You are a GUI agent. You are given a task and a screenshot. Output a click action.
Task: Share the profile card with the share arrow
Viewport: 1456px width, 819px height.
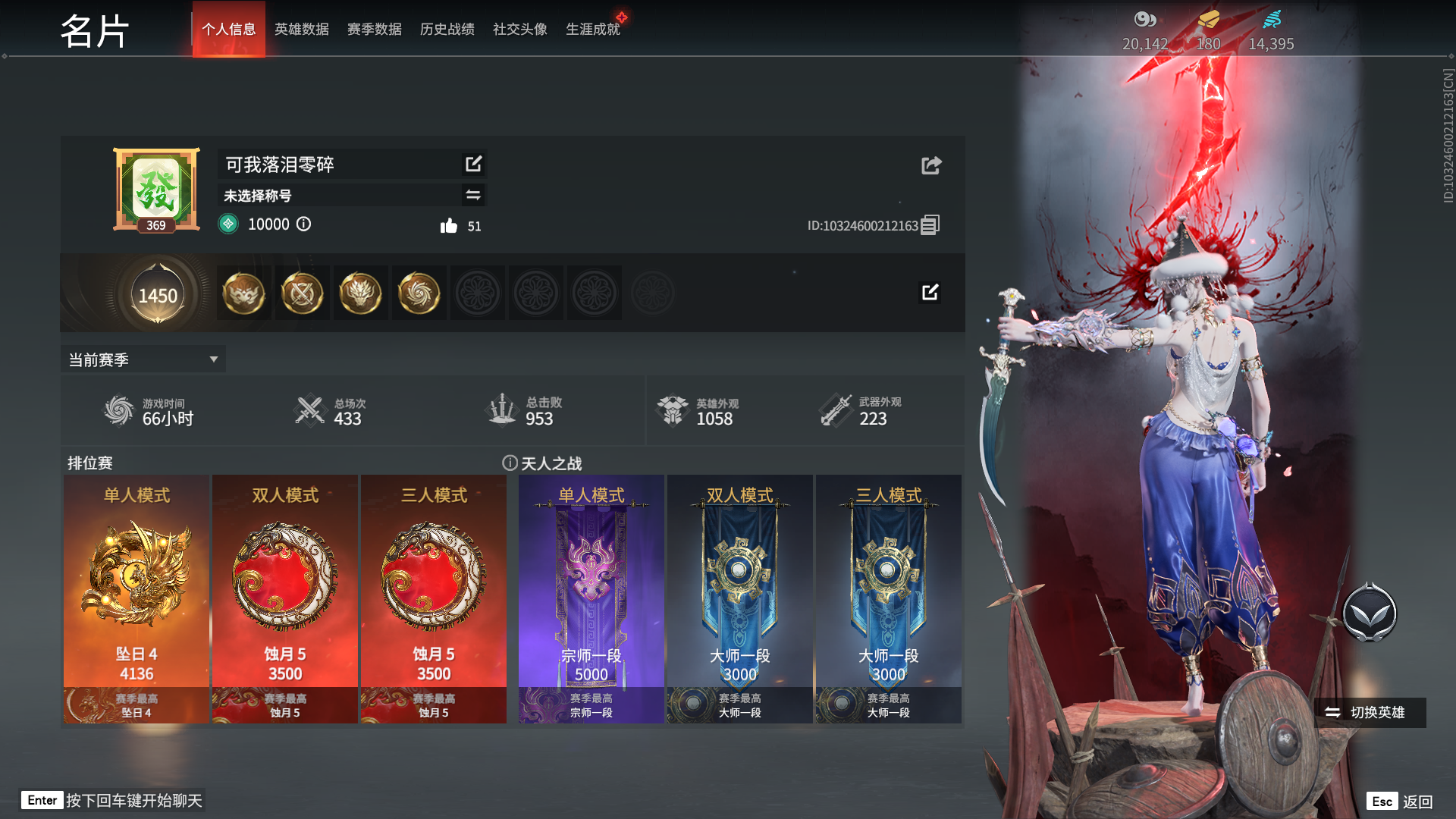tap(931, 165)
